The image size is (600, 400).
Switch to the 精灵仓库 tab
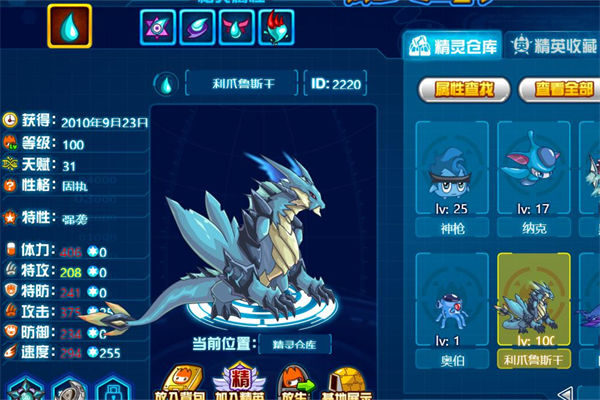point(450,44)
